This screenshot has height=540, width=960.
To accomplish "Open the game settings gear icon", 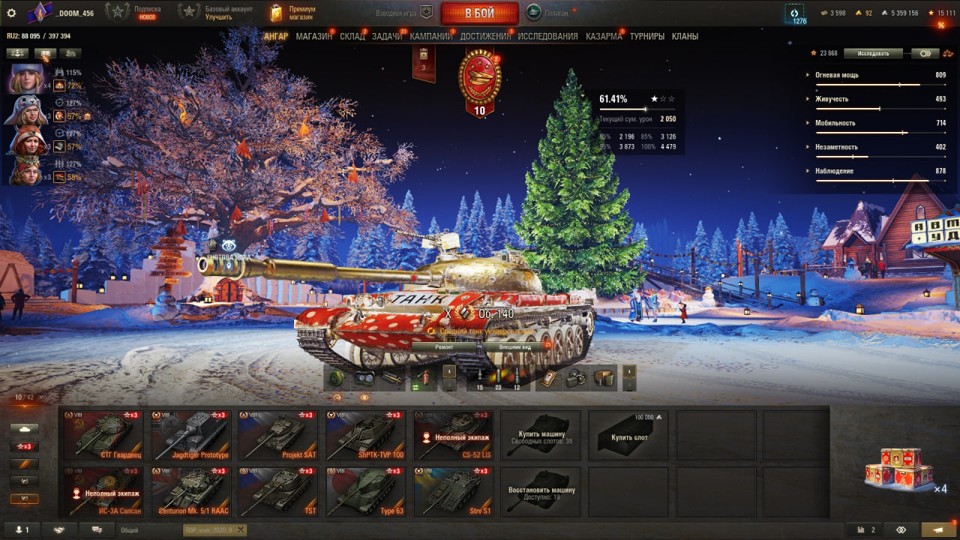I will tap(12, 13).
